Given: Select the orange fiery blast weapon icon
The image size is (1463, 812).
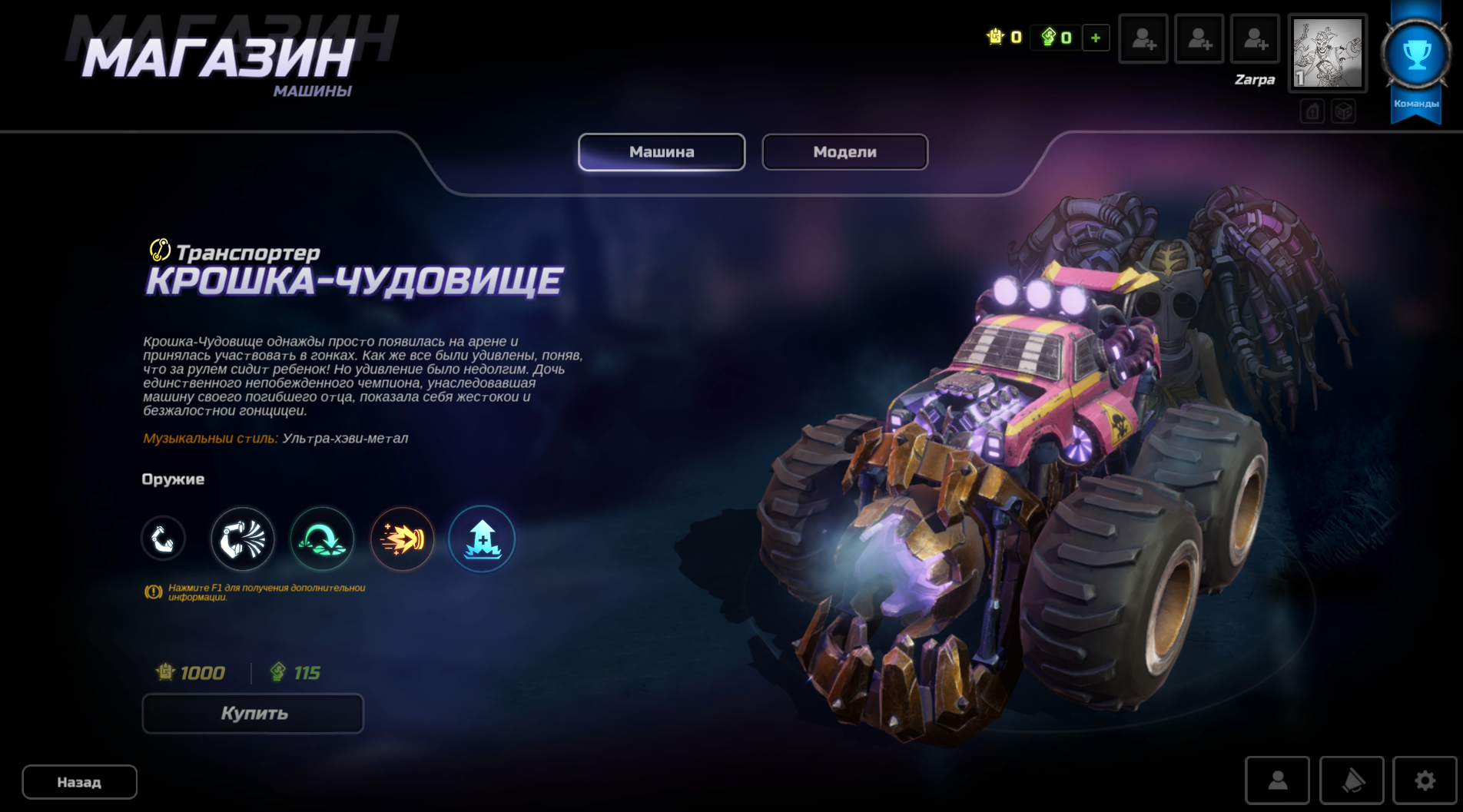Looking at the screenshot, I should tap(402, 539).
